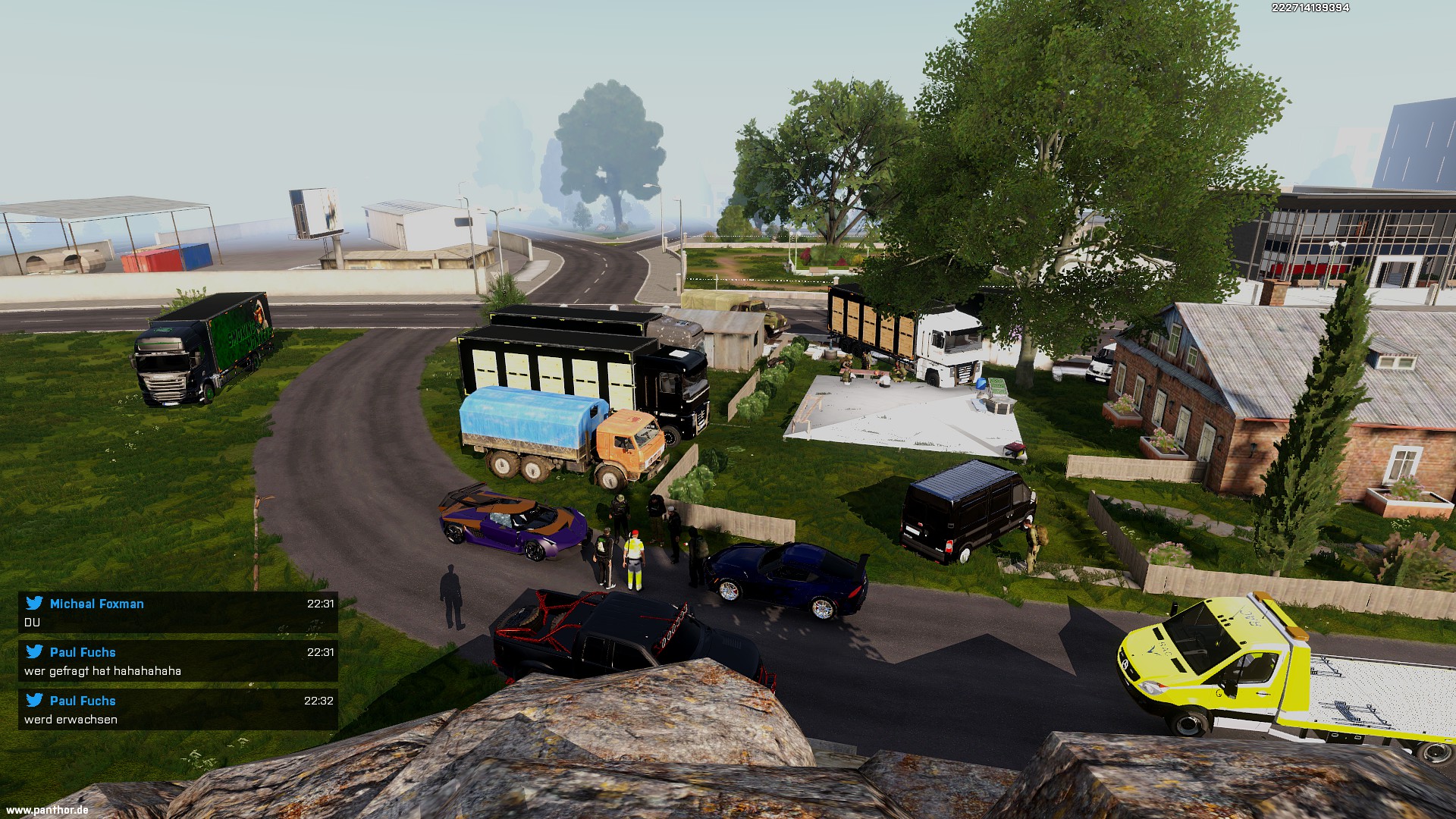Screen dimensions: 1456x819
Task: Select Micheal Foxman's "DU" message
Action: tap(177, 613)
